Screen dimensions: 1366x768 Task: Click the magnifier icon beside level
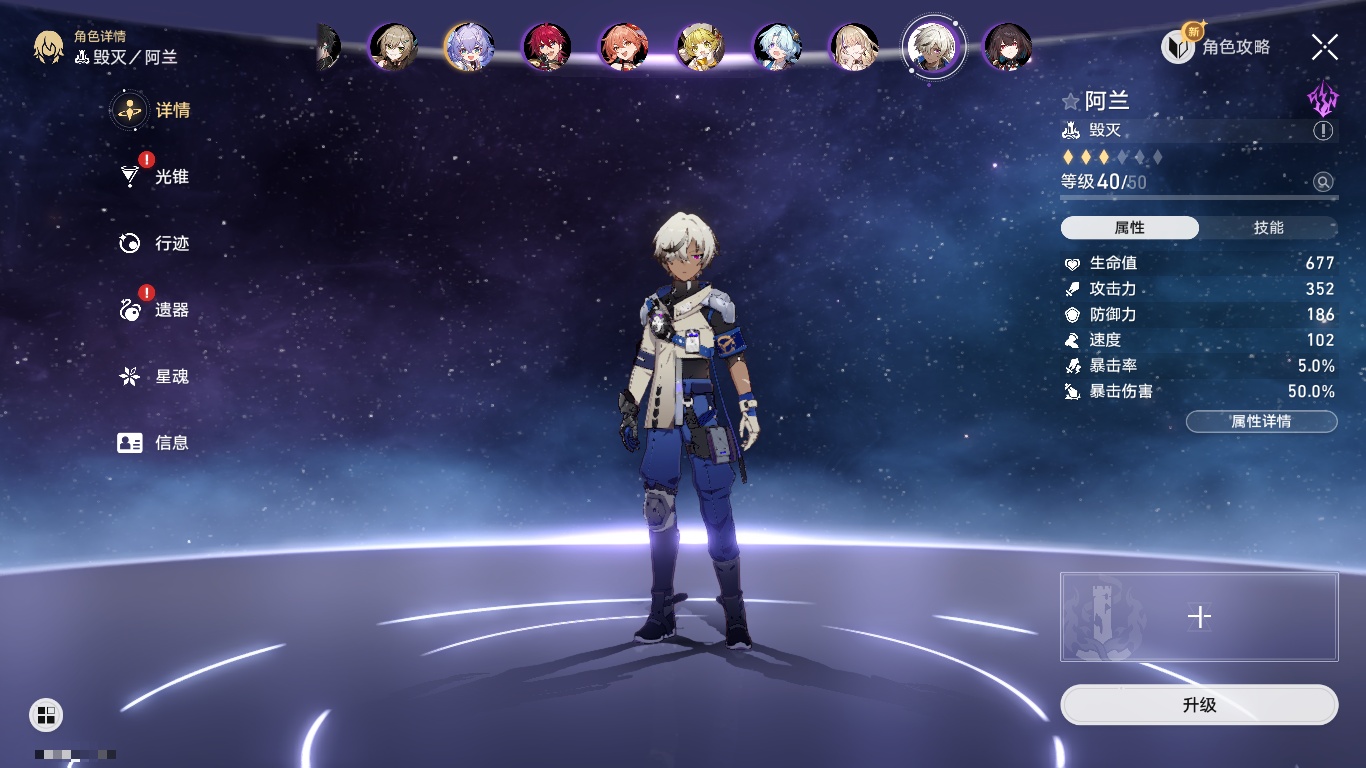pyautogui.click(x=1323, y=182)
